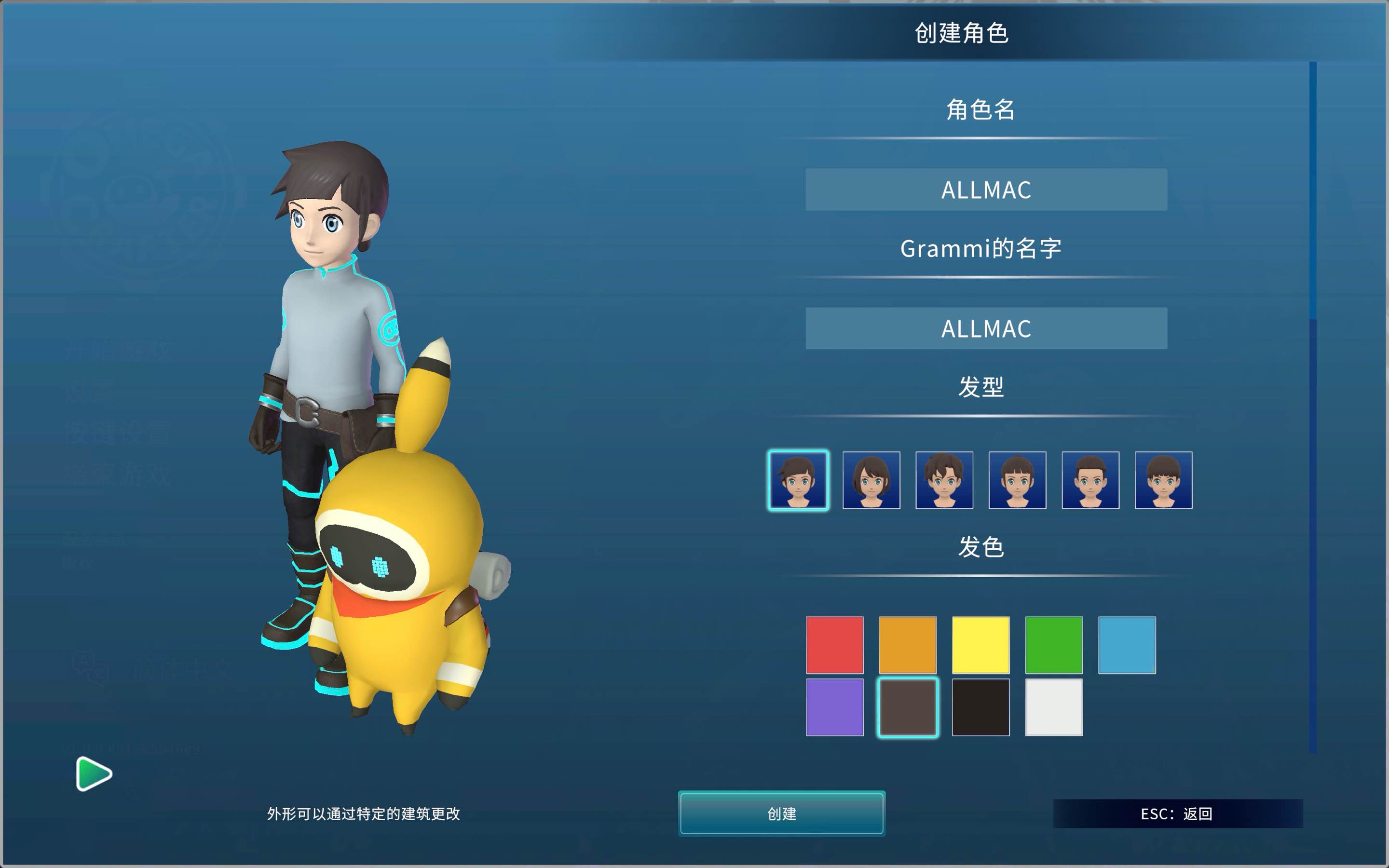
Task: Choose the last cropped hairstyle option
Action: pos(1163,480)
